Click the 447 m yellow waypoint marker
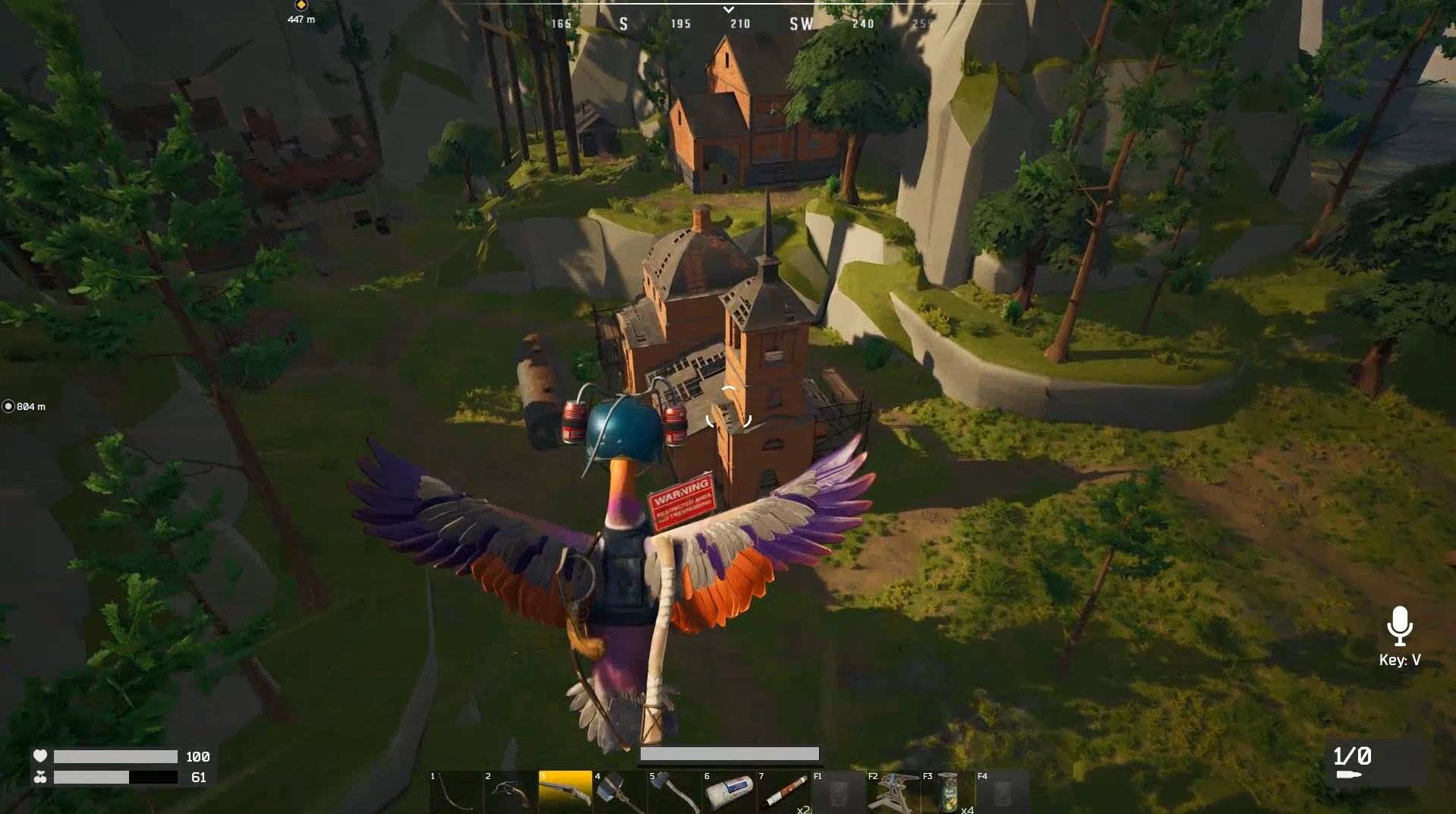 301,5
